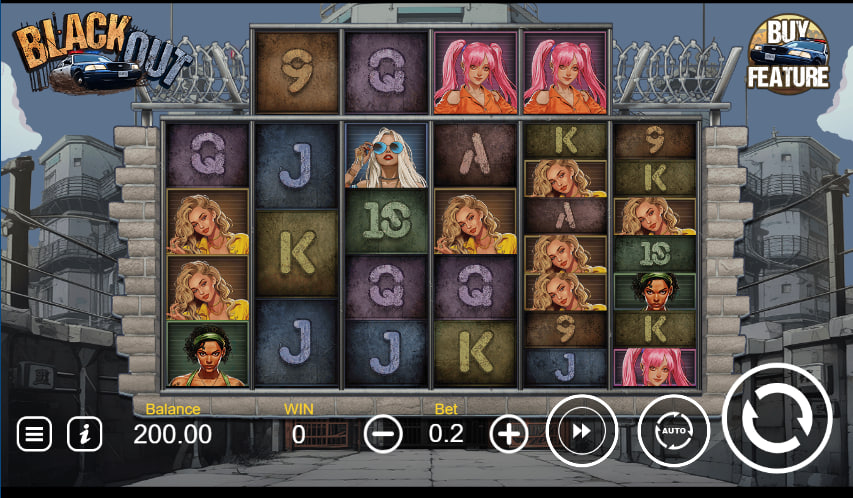
Task: Activate the AUTO spin button
Action: pos(673,431)
